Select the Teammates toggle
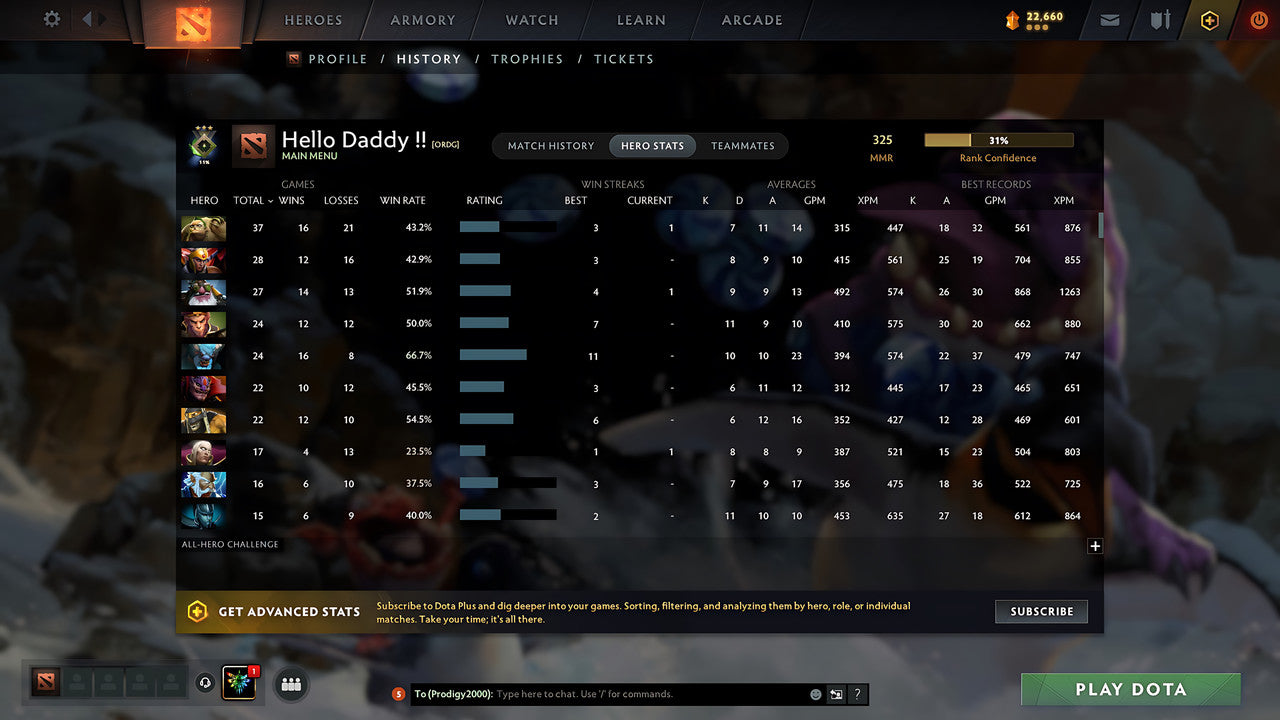This screenshot has height=720, width=1280. coord(743,145)
